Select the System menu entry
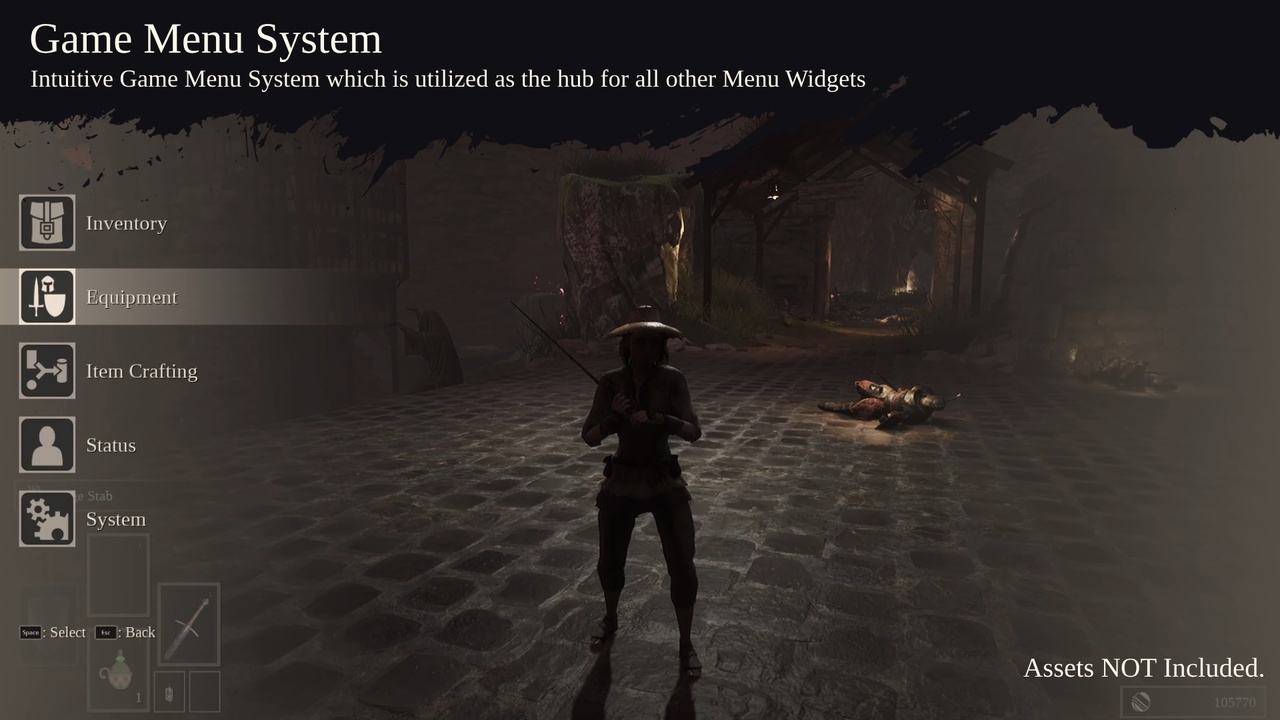 [x=116, y=519]
